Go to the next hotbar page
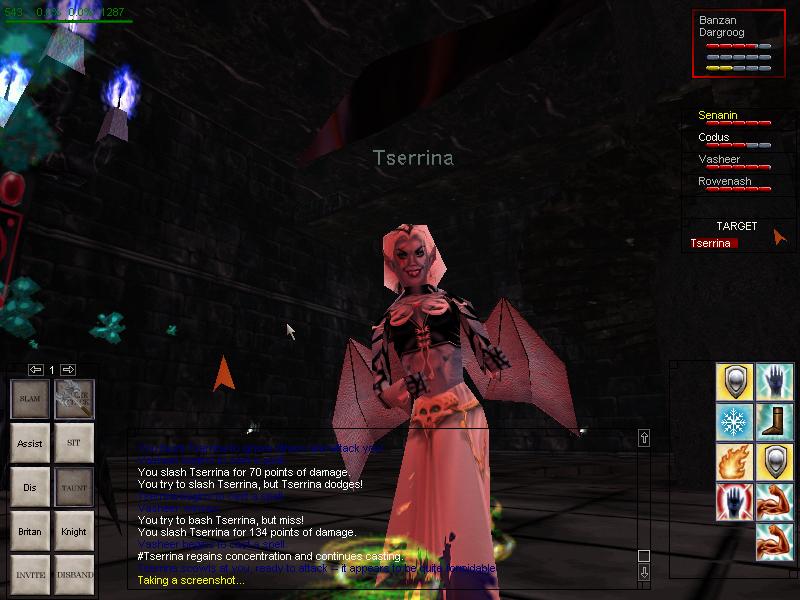Screen dimensions: 800x600 68,369
